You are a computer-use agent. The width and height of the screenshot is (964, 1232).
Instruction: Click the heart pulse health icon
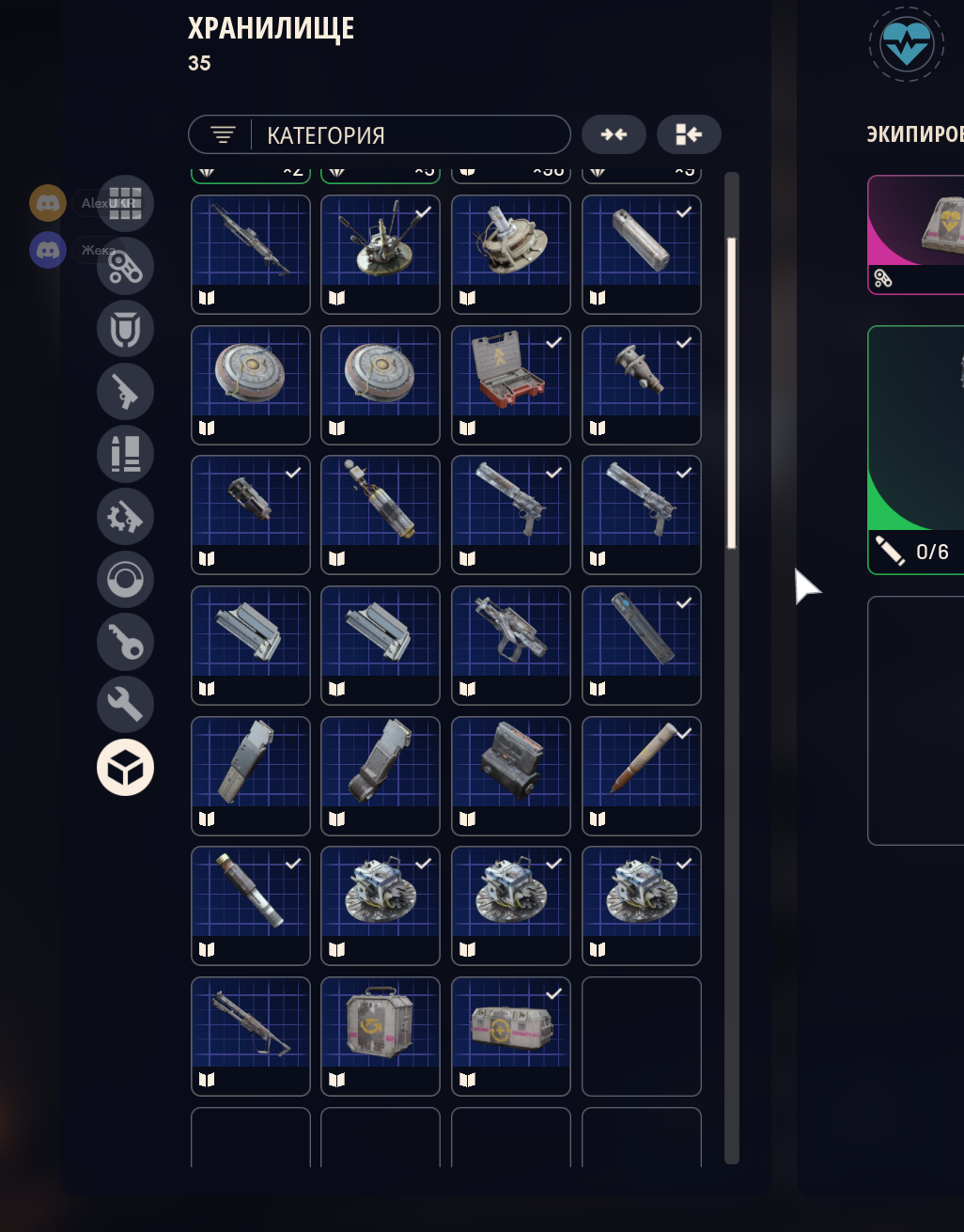[x=907, y=44]
